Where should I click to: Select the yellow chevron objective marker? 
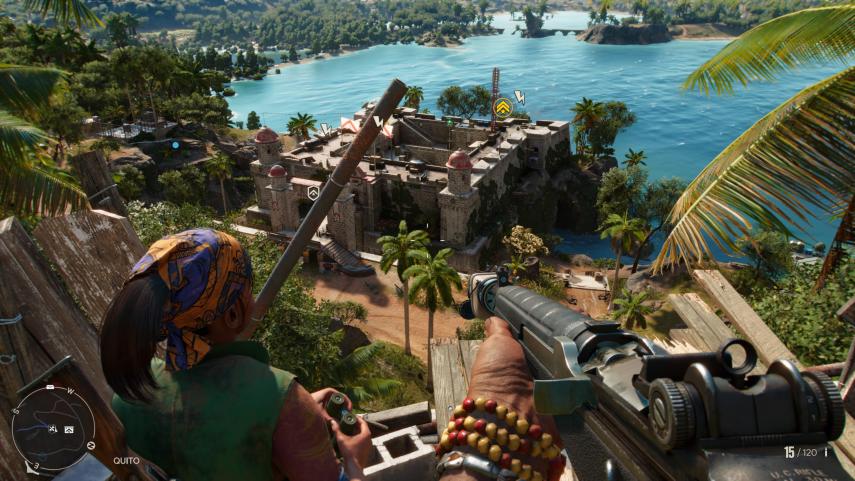click(x=502, y=107)
